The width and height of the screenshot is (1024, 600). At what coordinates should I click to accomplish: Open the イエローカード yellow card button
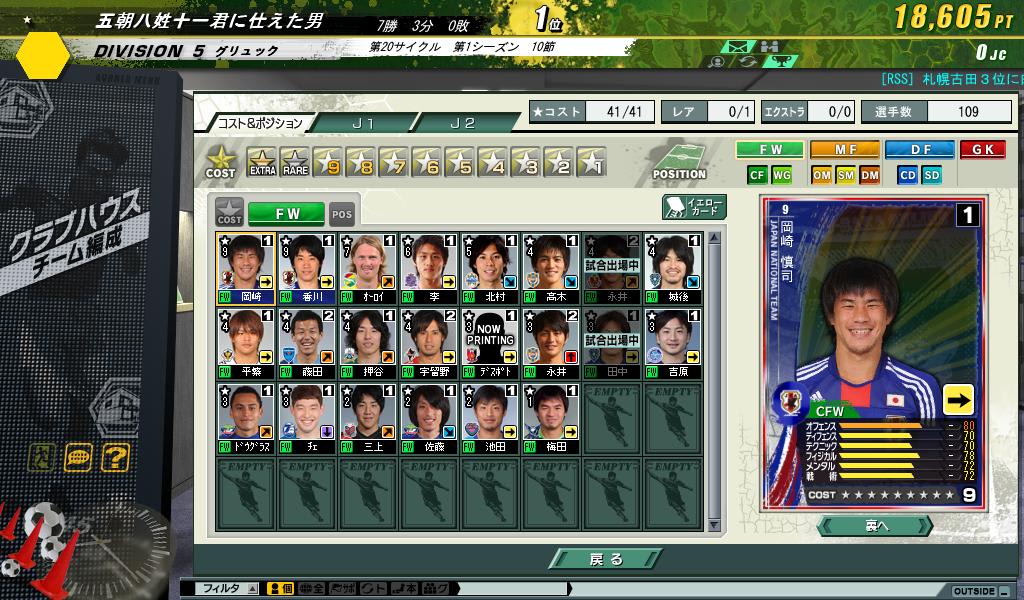tap(694, 207)
